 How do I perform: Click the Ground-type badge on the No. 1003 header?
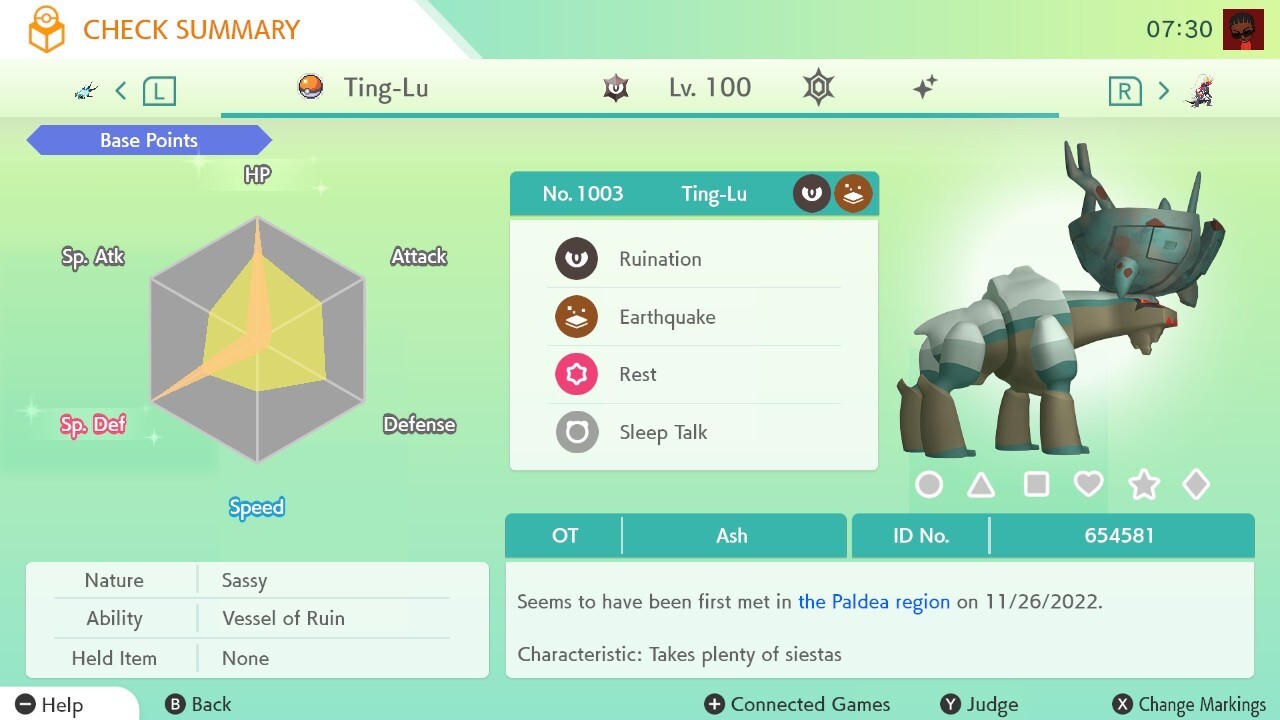pos(854,193)
